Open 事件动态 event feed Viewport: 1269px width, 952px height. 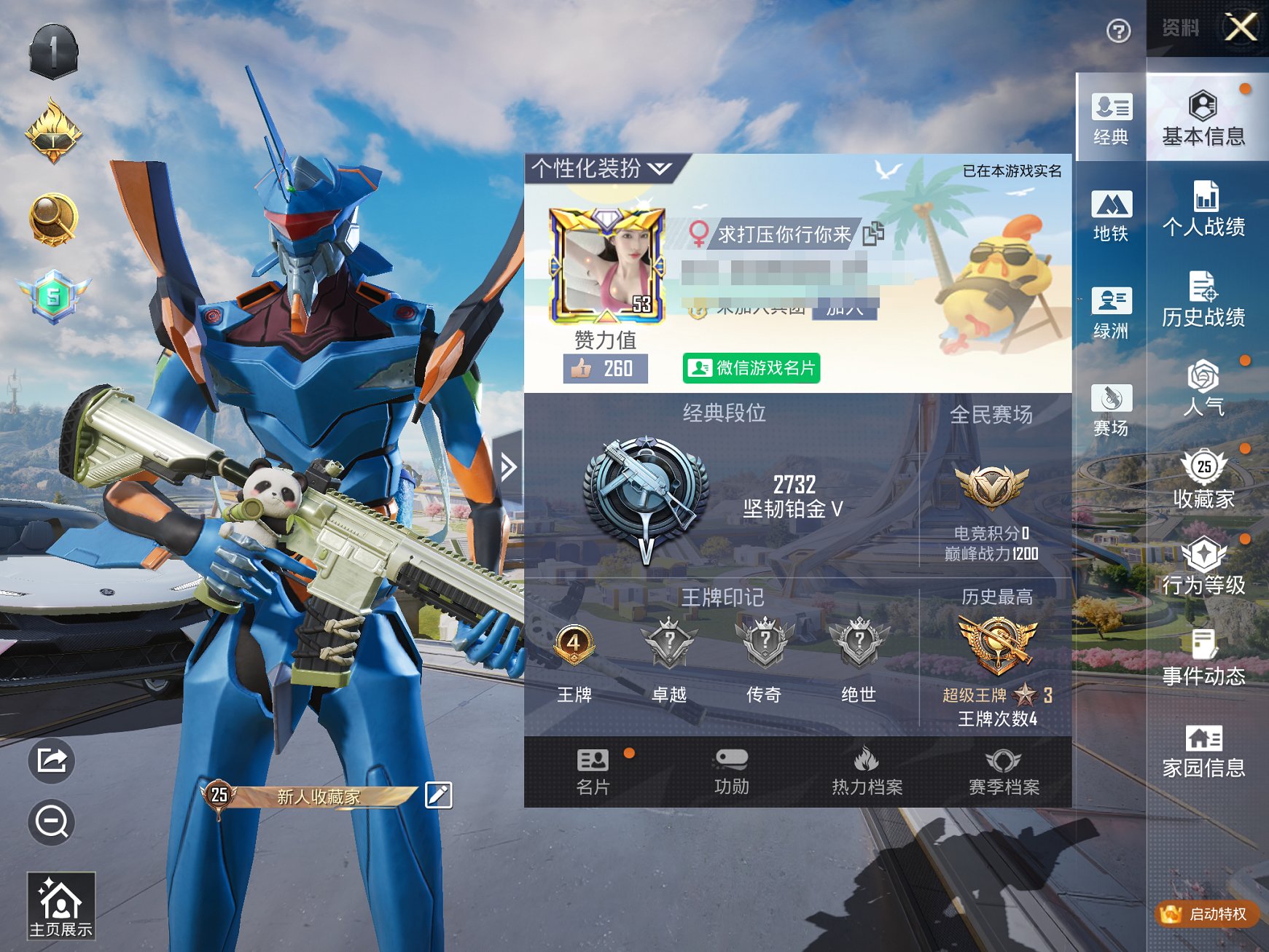click(x=1203, y=659)
